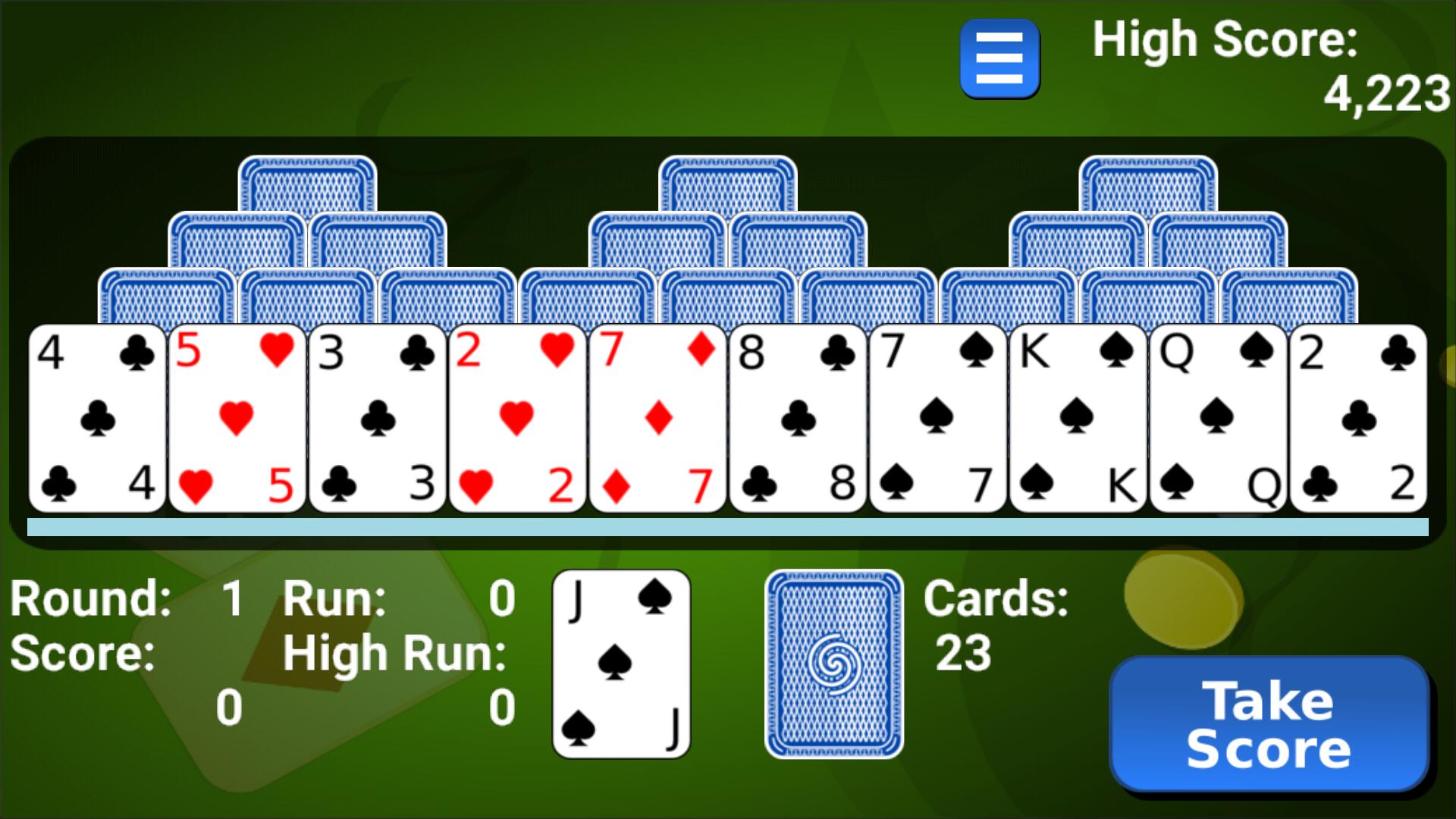Click the face-down card atop the middle peak
The width and height of the screenshot is (1456, 819).
tap(730, 182)
